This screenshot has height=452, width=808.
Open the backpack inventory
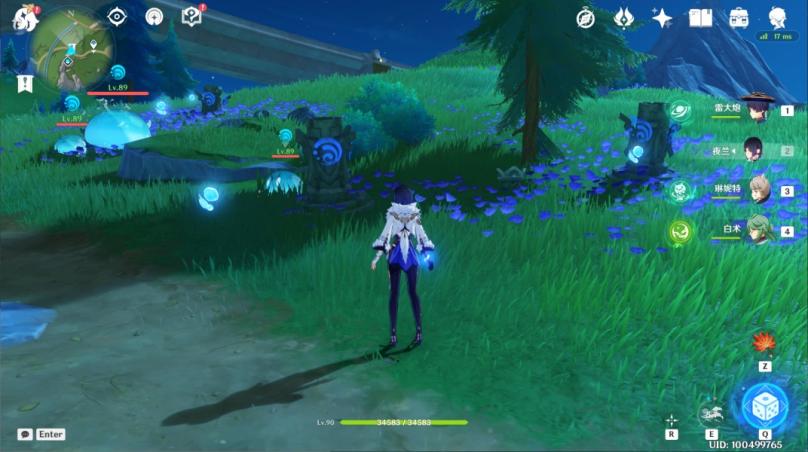pyautogui.click(x=739, y=18)
